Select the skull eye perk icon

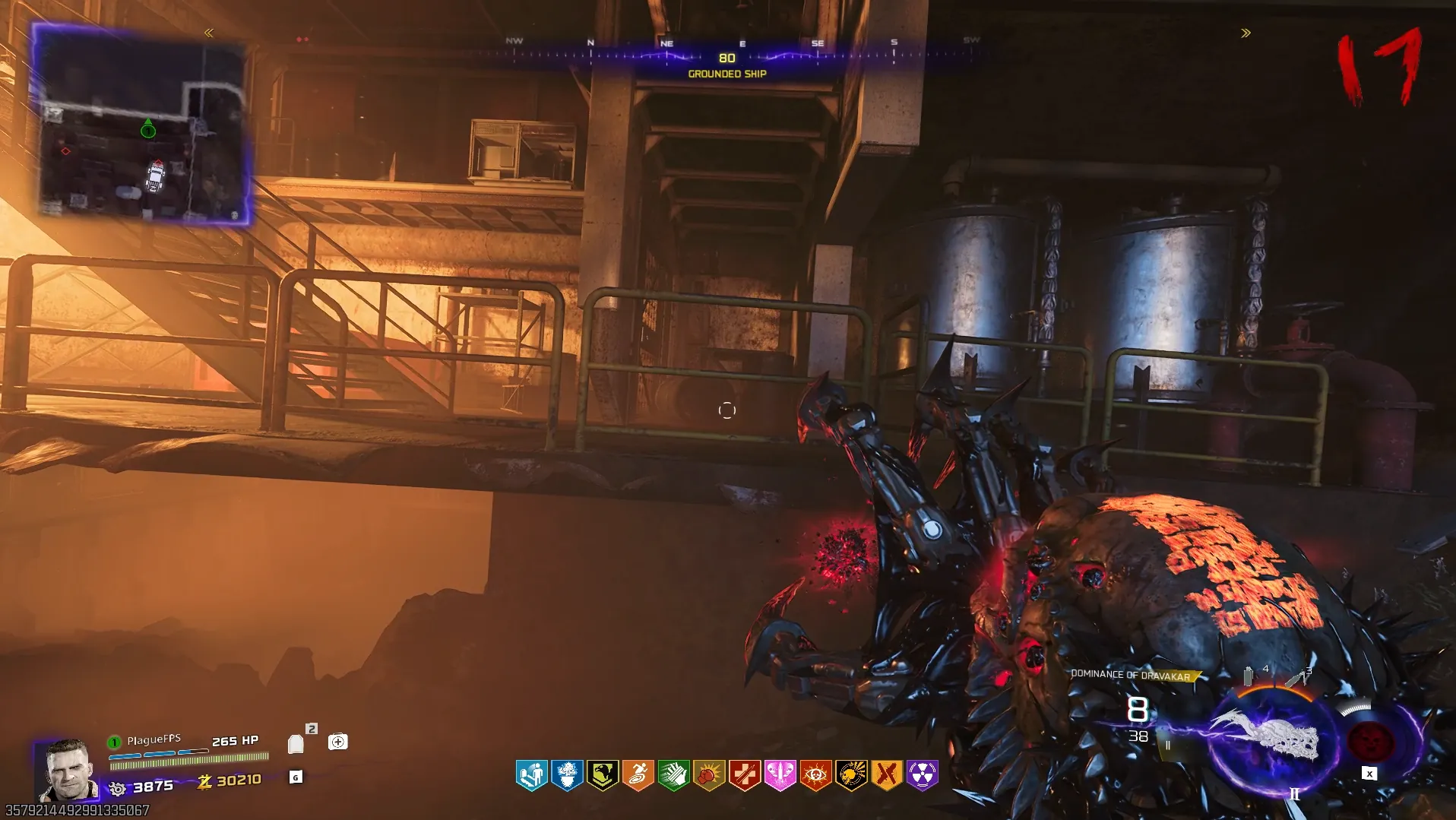815,775
